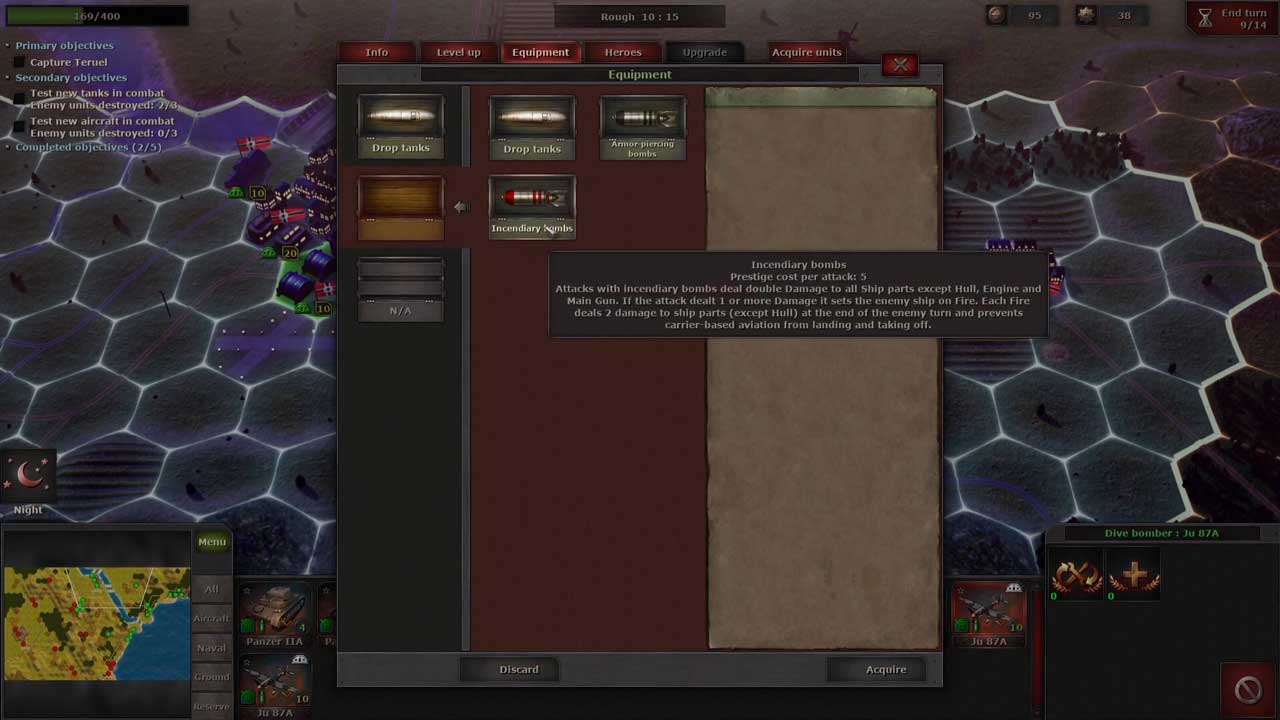This screenshot has height=720, width=1280.
Task: Select the Heroes tab
Action: (x=623, y=52)
